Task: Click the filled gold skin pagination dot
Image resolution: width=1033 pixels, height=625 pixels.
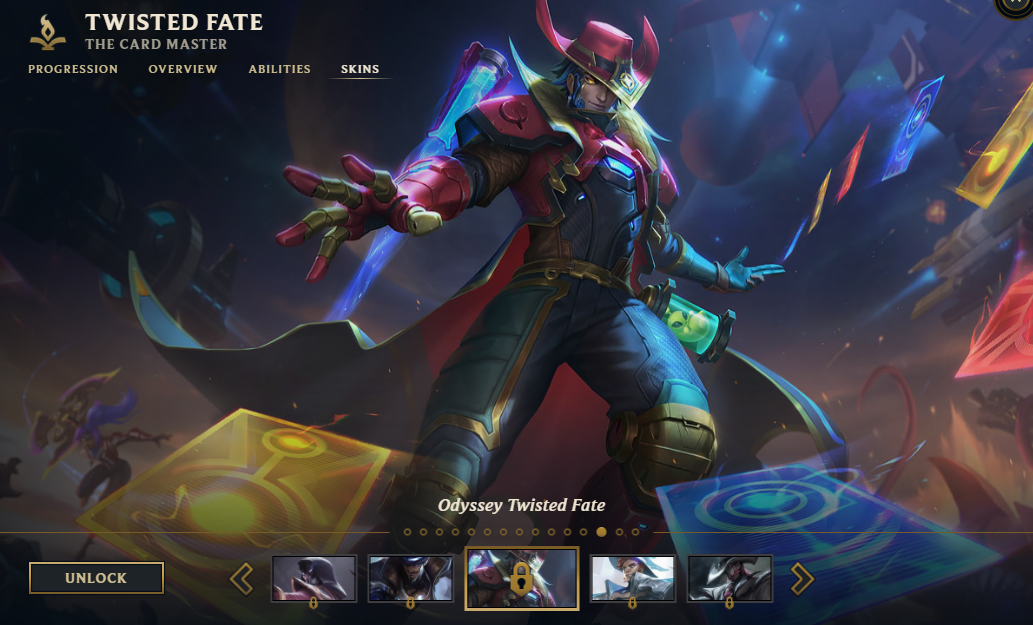Action: 601,532
